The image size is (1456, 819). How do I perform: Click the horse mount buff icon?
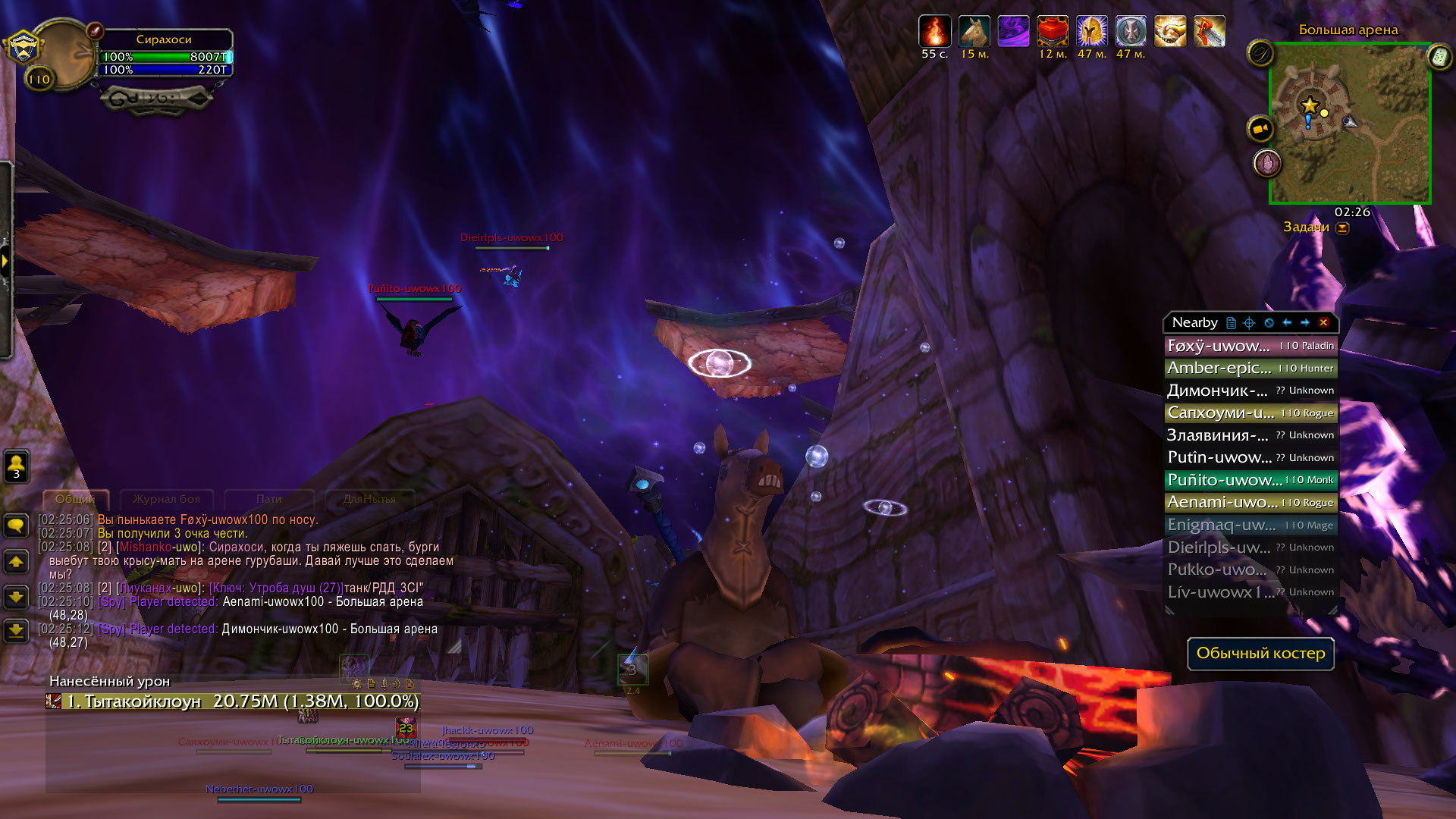pyautogui.click(x=974, y=32)
